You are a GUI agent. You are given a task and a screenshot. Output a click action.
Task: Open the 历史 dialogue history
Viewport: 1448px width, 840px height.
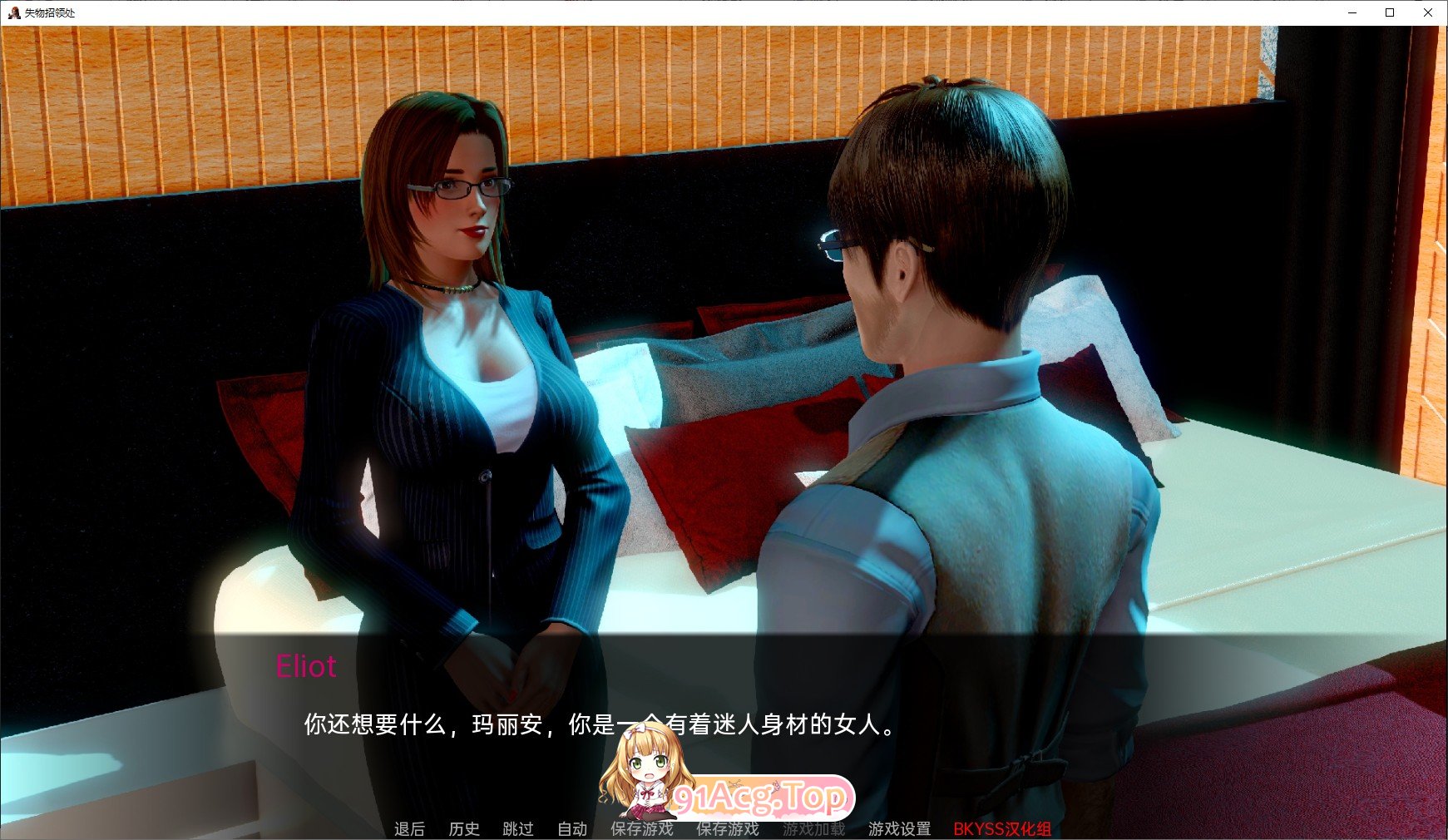click(x=463, y=829)
